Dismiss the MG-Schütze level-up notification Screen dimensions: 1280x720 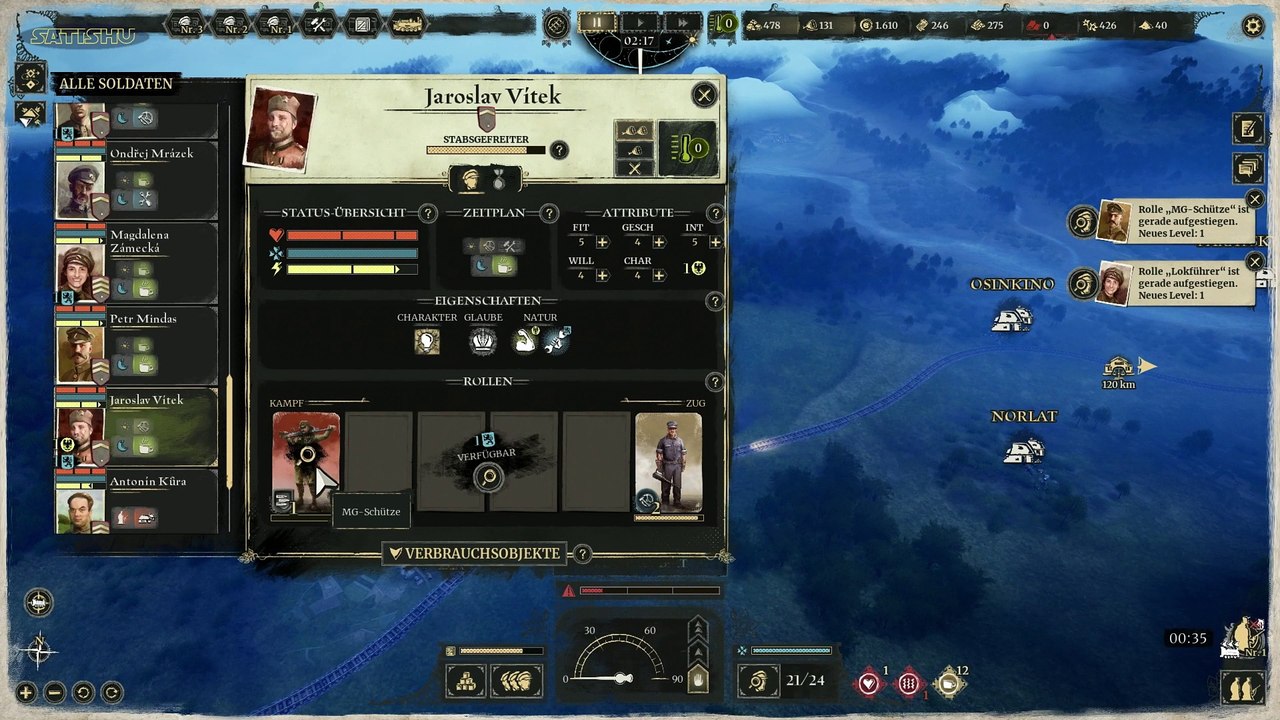(1255, 200)
